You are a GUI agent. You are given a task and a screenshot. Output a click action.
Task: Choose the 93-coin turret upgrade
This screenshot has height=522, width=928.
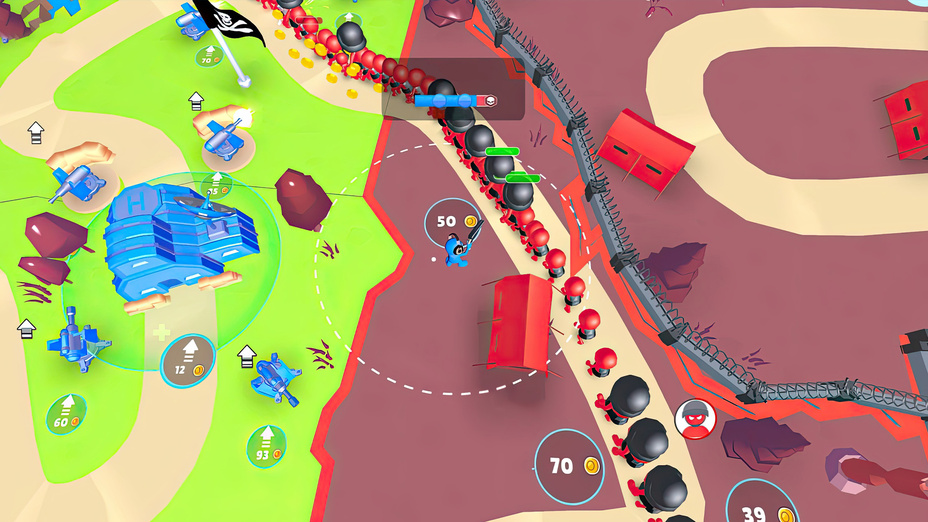pos(266,446)
